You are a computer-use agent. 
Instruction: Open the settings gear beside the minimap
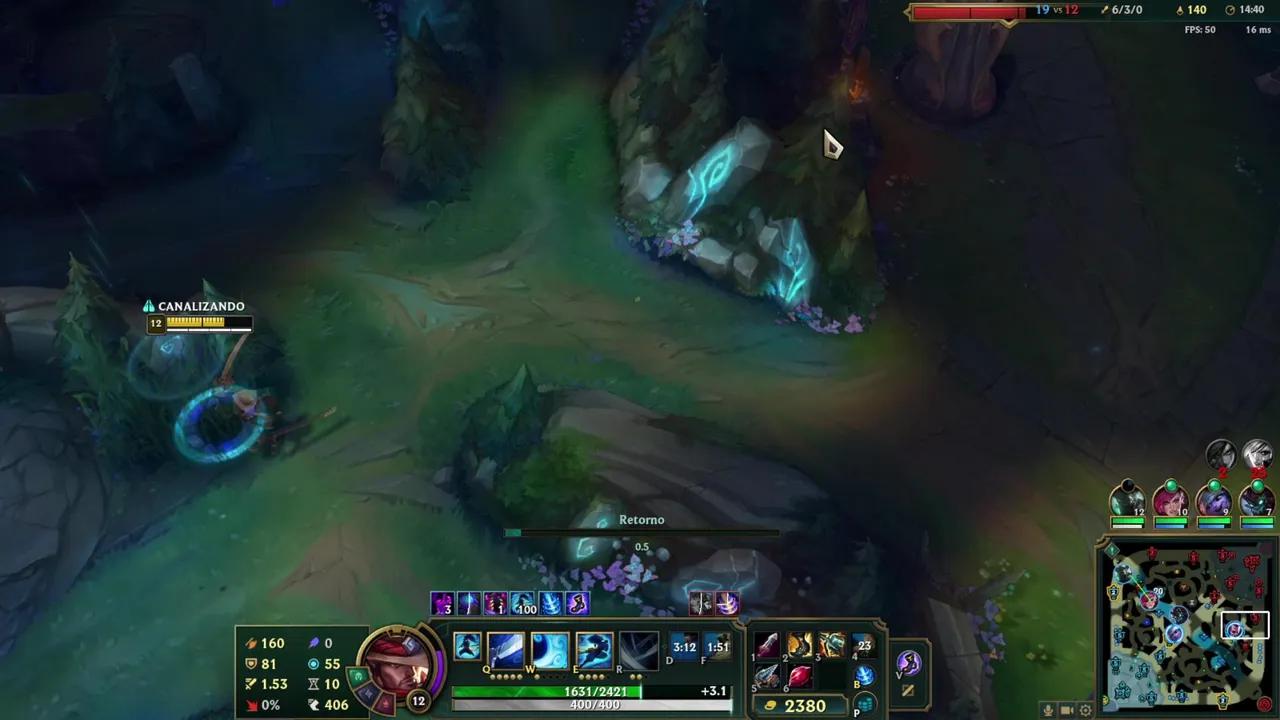click(1085, 709)
